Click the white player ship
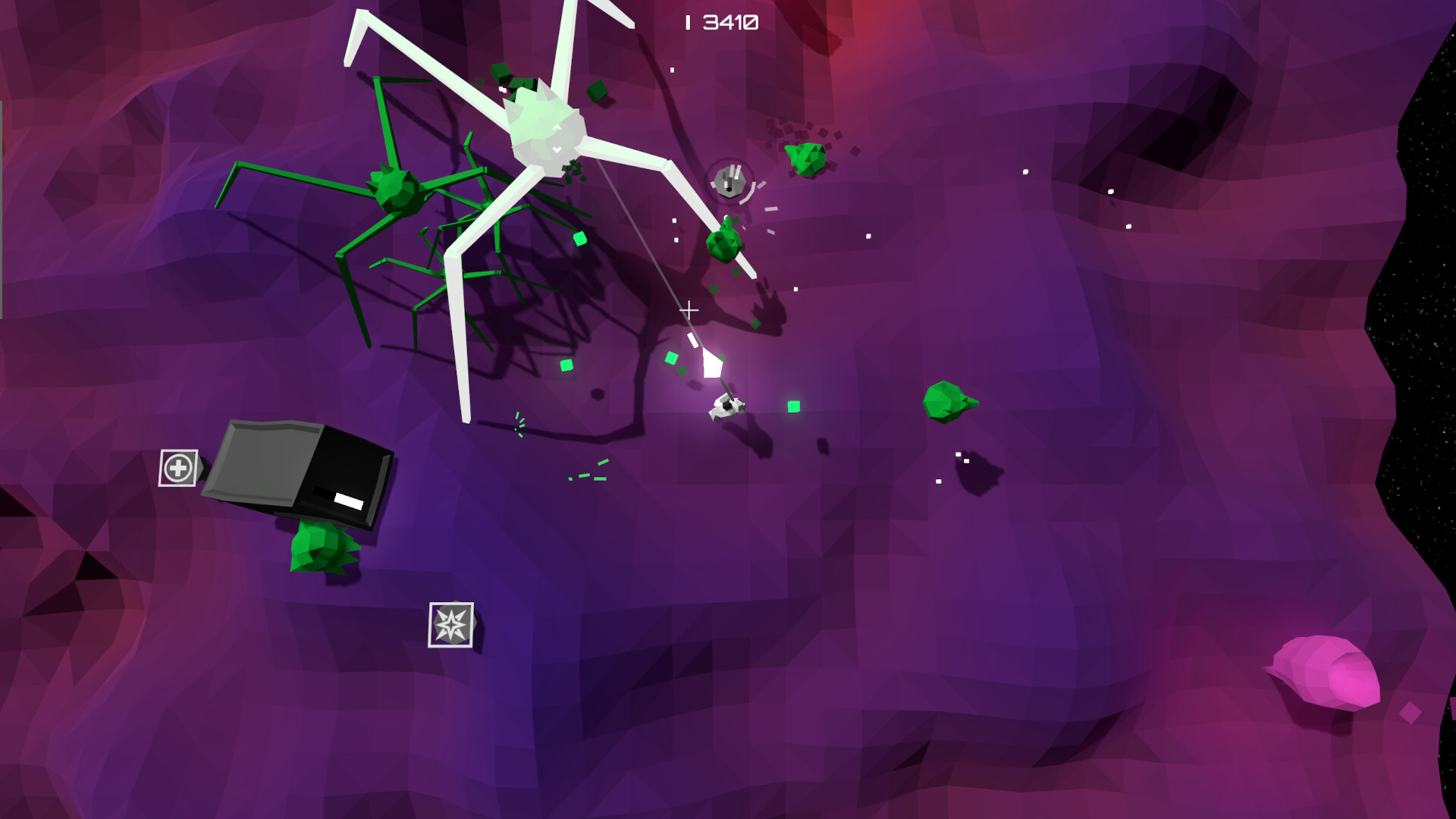The width and height of the screenshot is (1456, 819). 726,407
